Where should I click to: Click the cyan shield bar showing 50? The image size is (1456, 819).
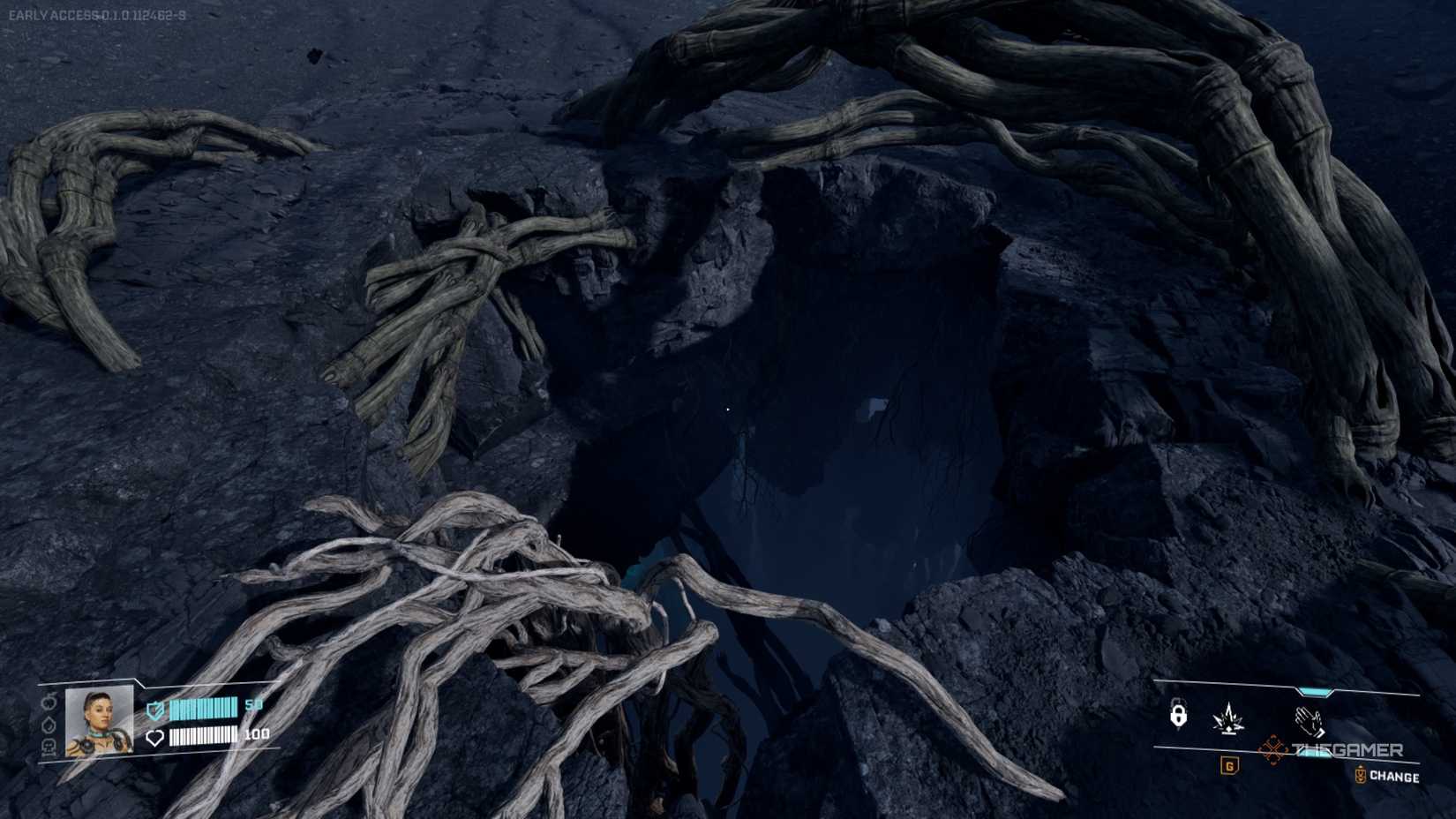click(x=203, y=708)
